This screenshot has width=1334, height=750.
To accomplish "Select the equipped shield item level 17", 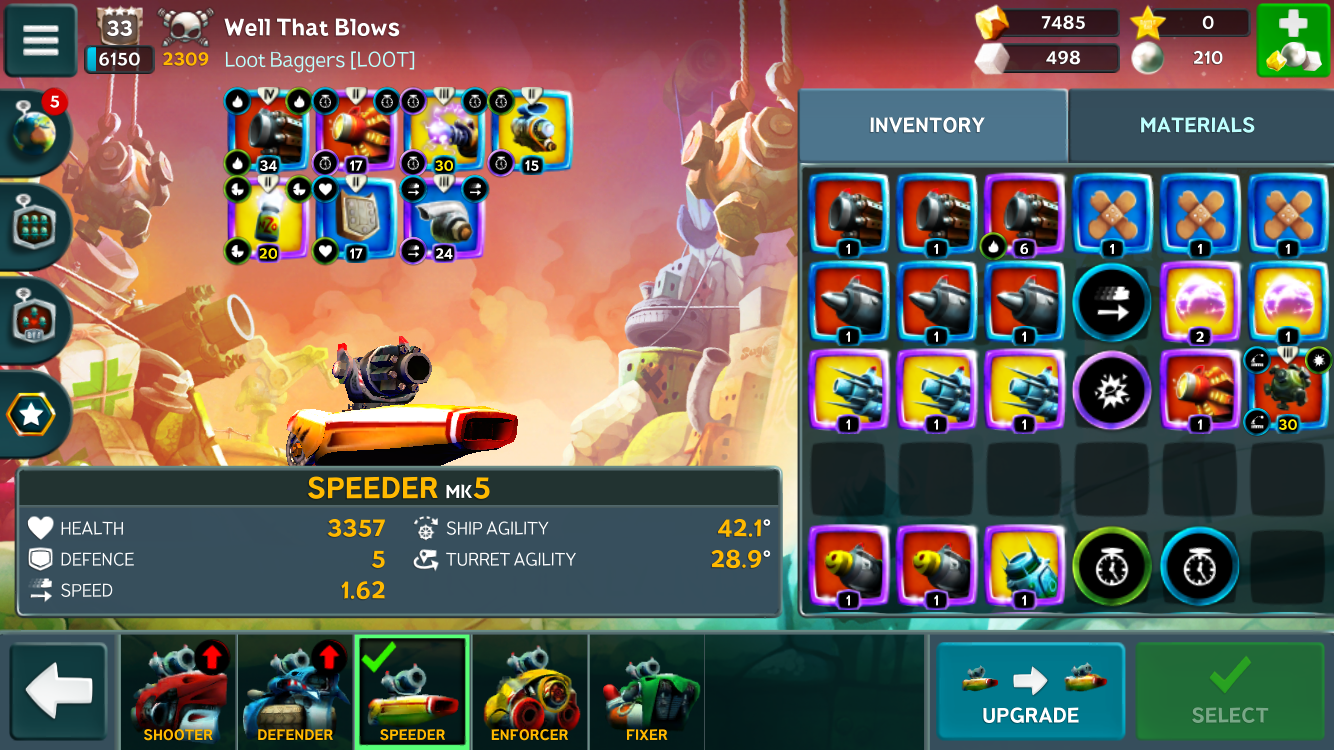I will (355, 217).
